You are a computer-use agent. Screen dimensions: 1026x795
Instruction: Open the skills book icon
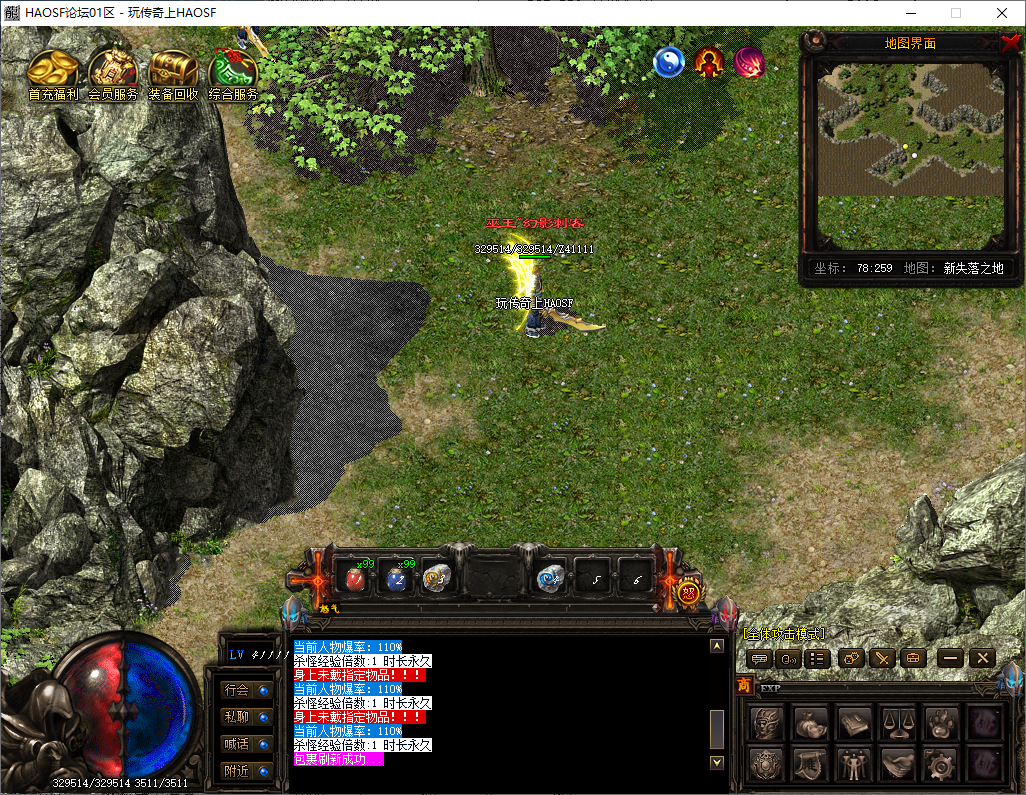[853, 722]
